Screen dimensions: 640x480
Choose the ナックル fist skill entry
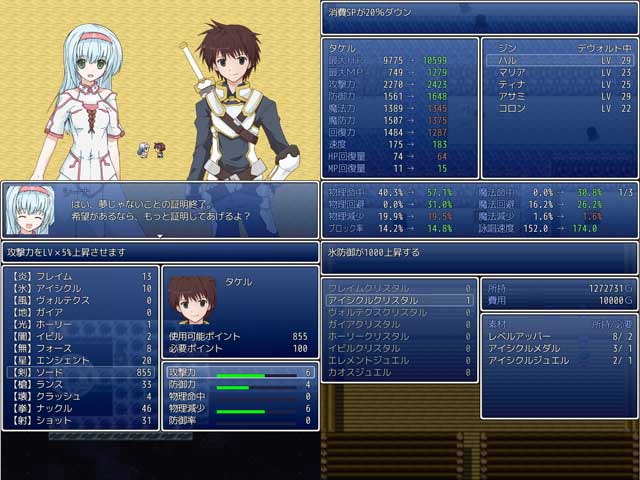pyautogui.click(x=80, y=408)
